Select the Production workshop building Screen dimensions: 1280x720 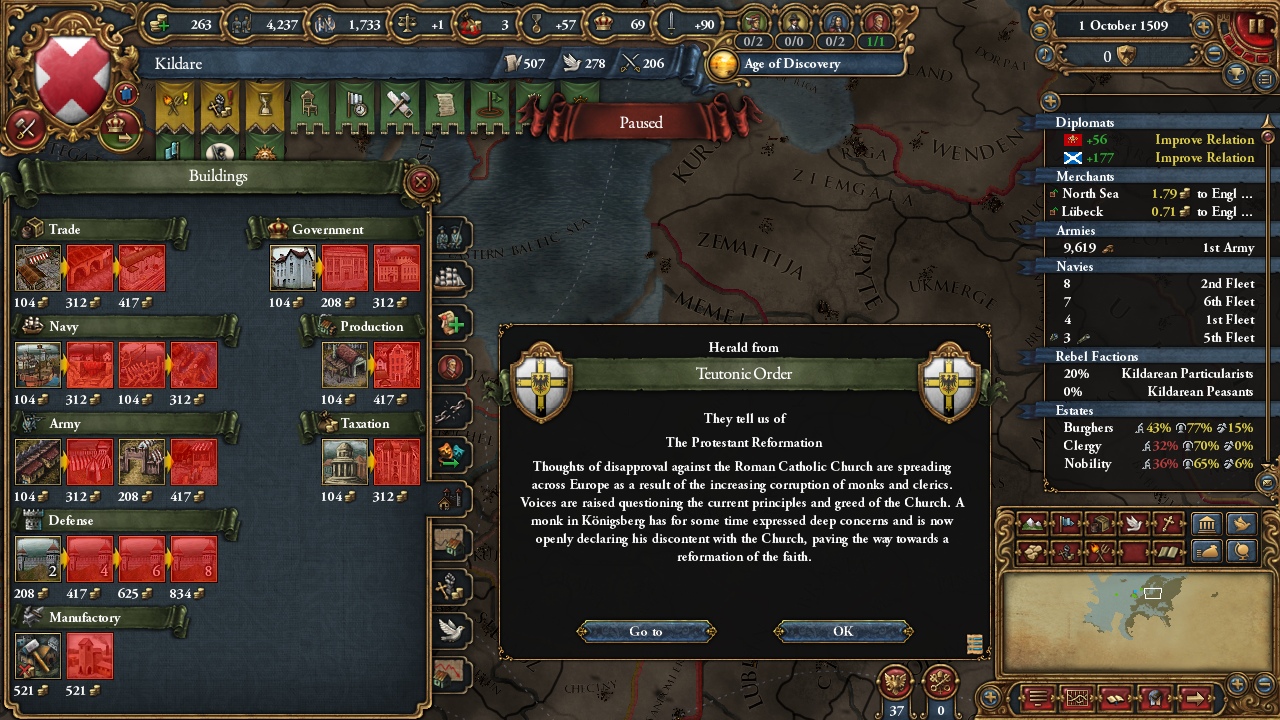click(x=345, y=365)
